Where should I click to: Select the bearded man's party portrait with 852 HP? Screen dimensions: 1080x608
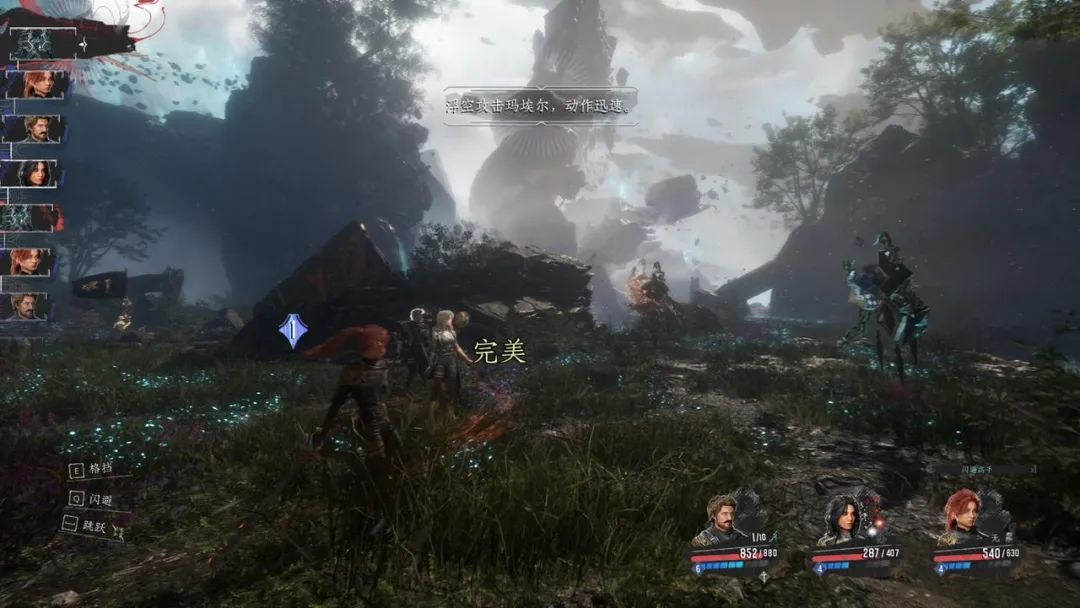[x=723, y=518]
